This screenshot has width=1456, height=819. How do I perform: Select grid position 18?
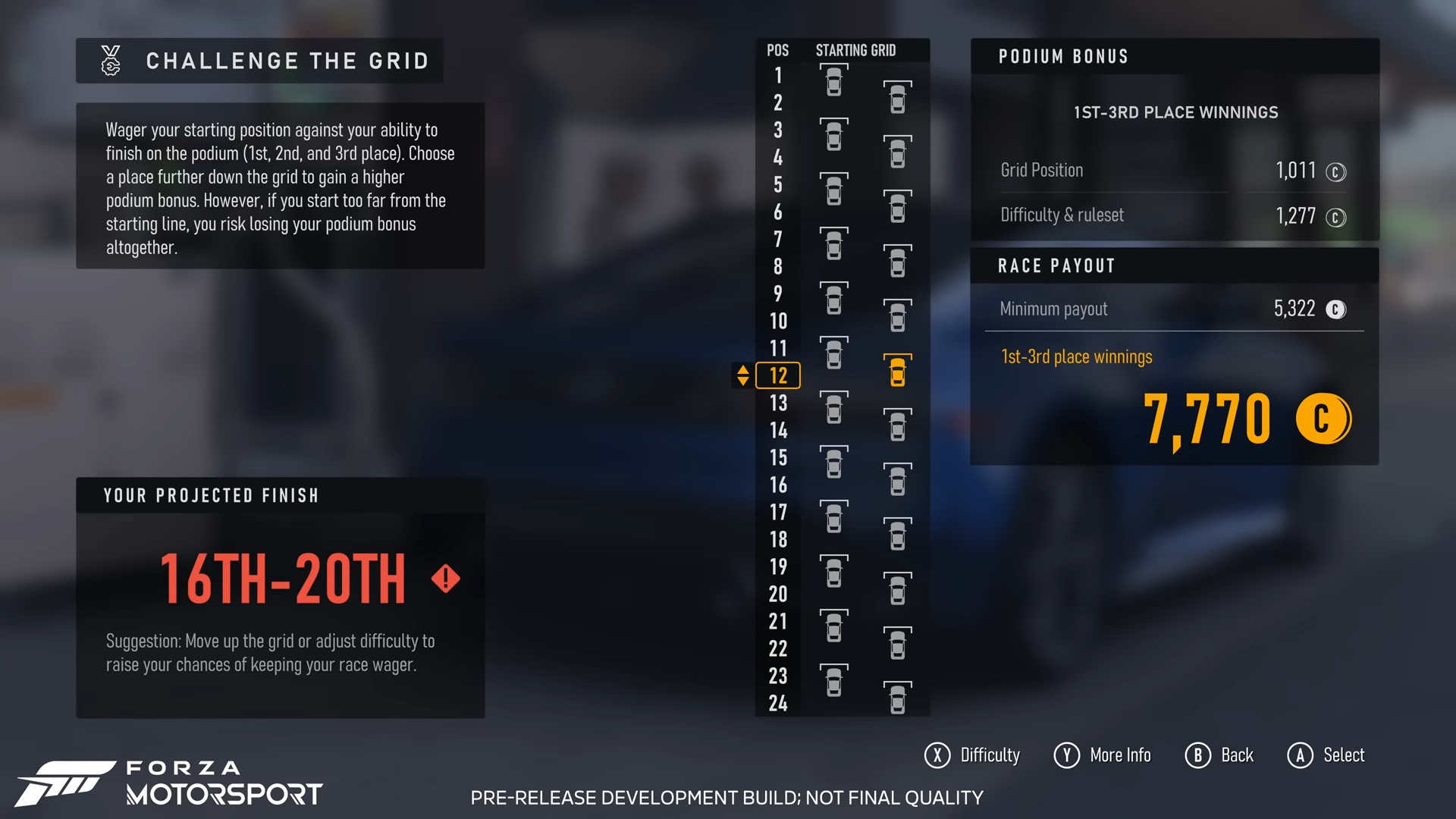pos(778,540)
